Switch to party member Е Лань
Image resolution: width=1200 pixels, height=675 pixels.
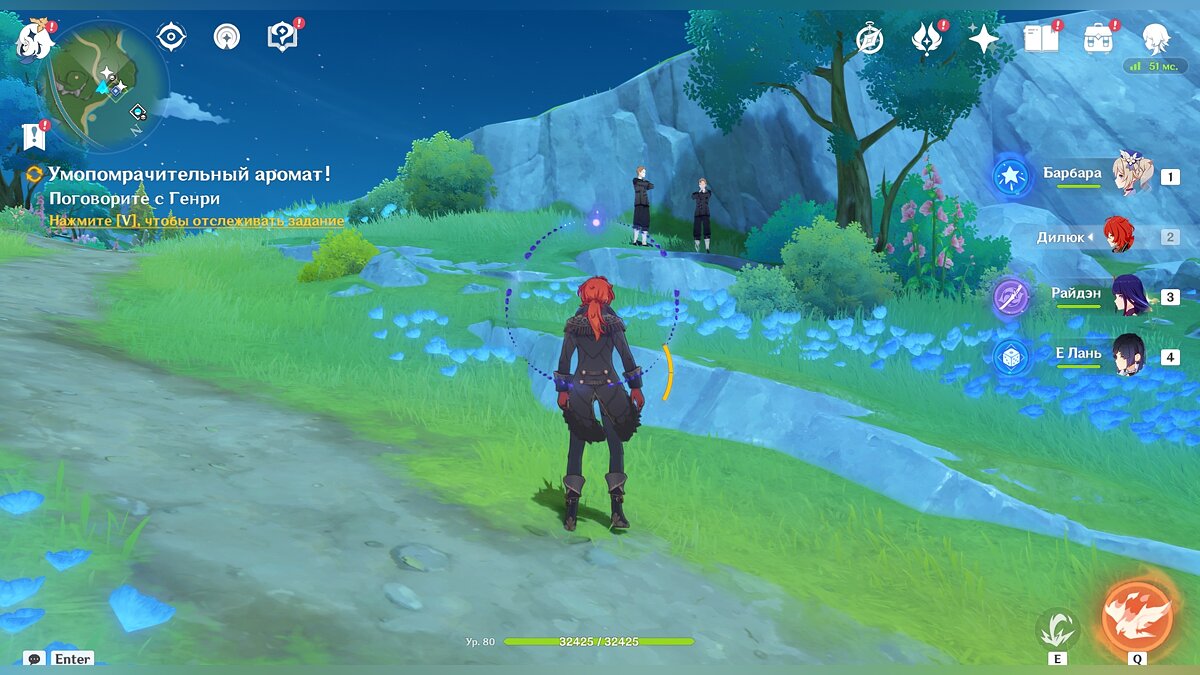[x=1128, y=355]
